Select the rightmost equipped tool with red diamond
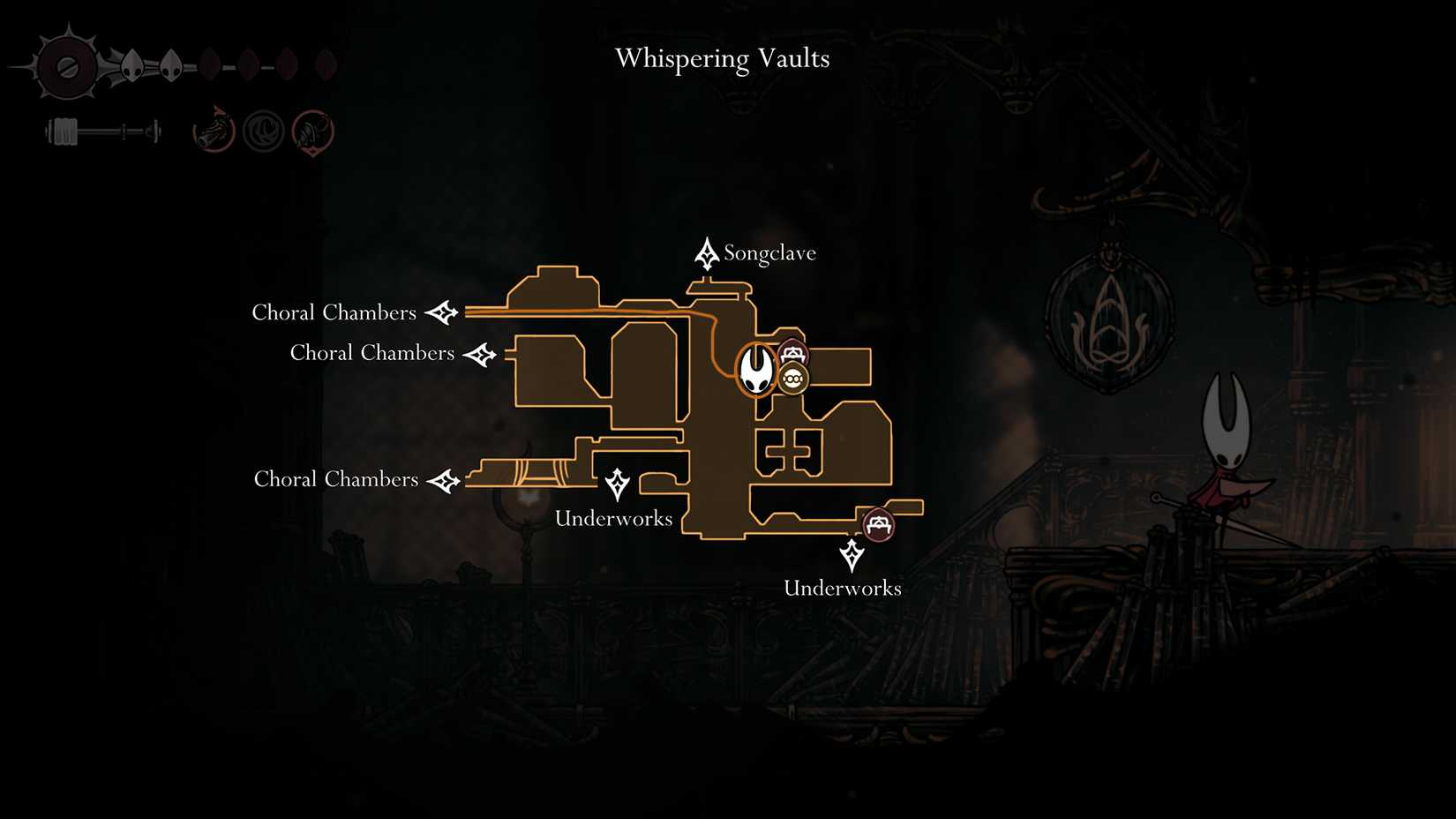 tap(313, 130)
